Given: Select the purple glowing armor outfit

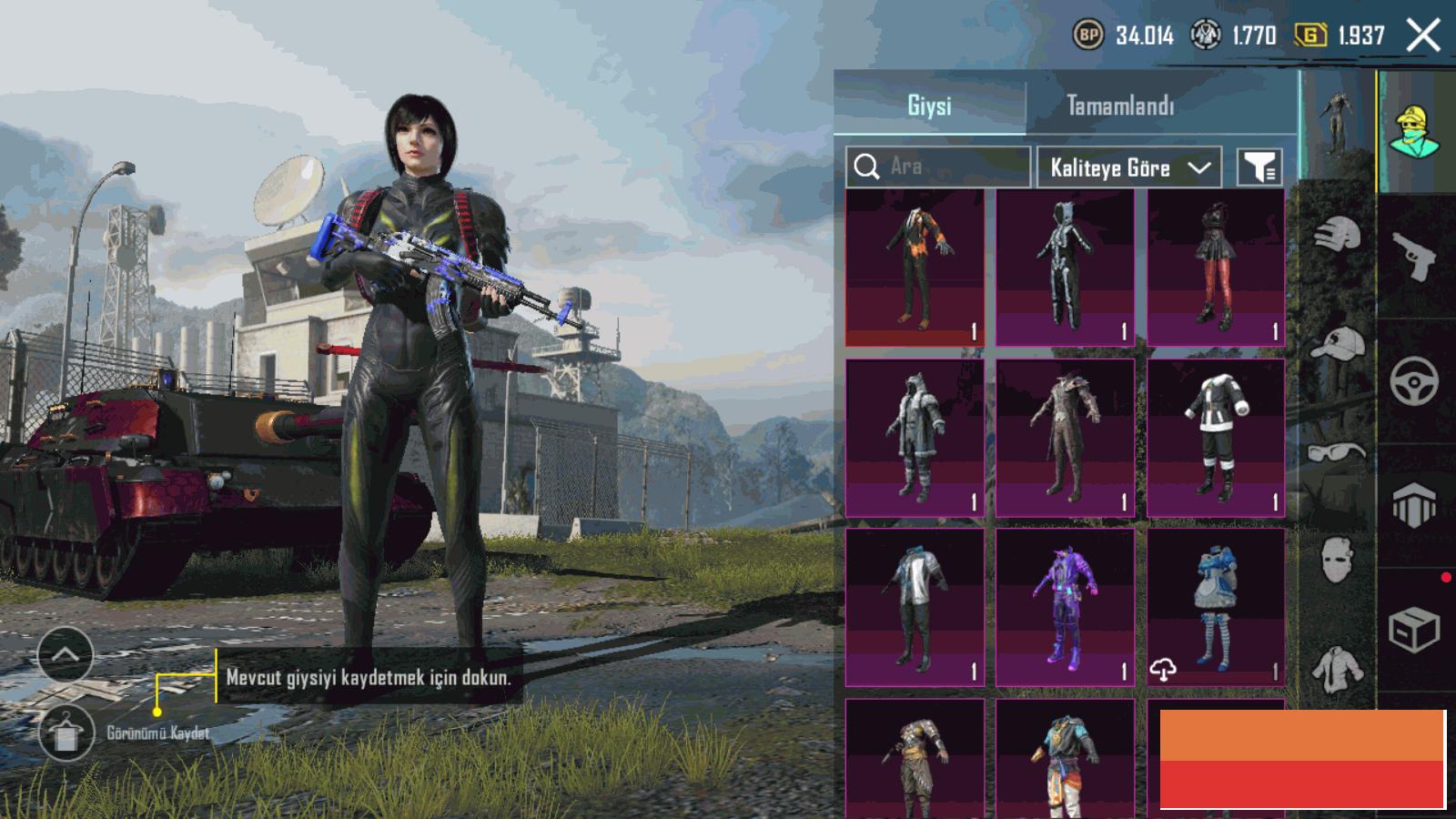Looking at the screenshot, I should (x=1065, y=607).
